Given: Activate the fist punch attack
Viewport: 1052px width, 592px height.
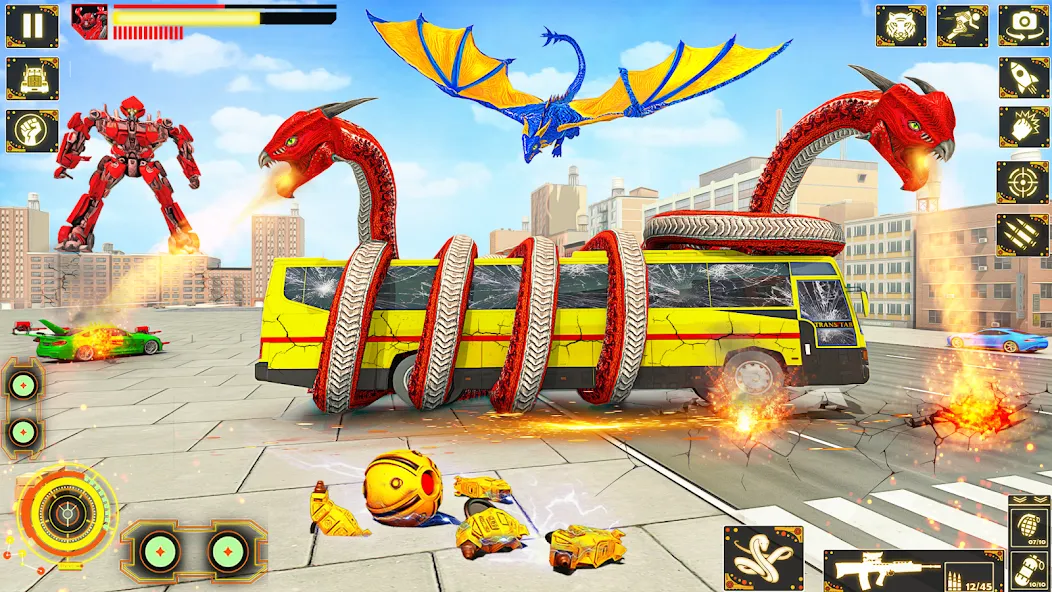Looking at the screenshot, I should 32,130.
